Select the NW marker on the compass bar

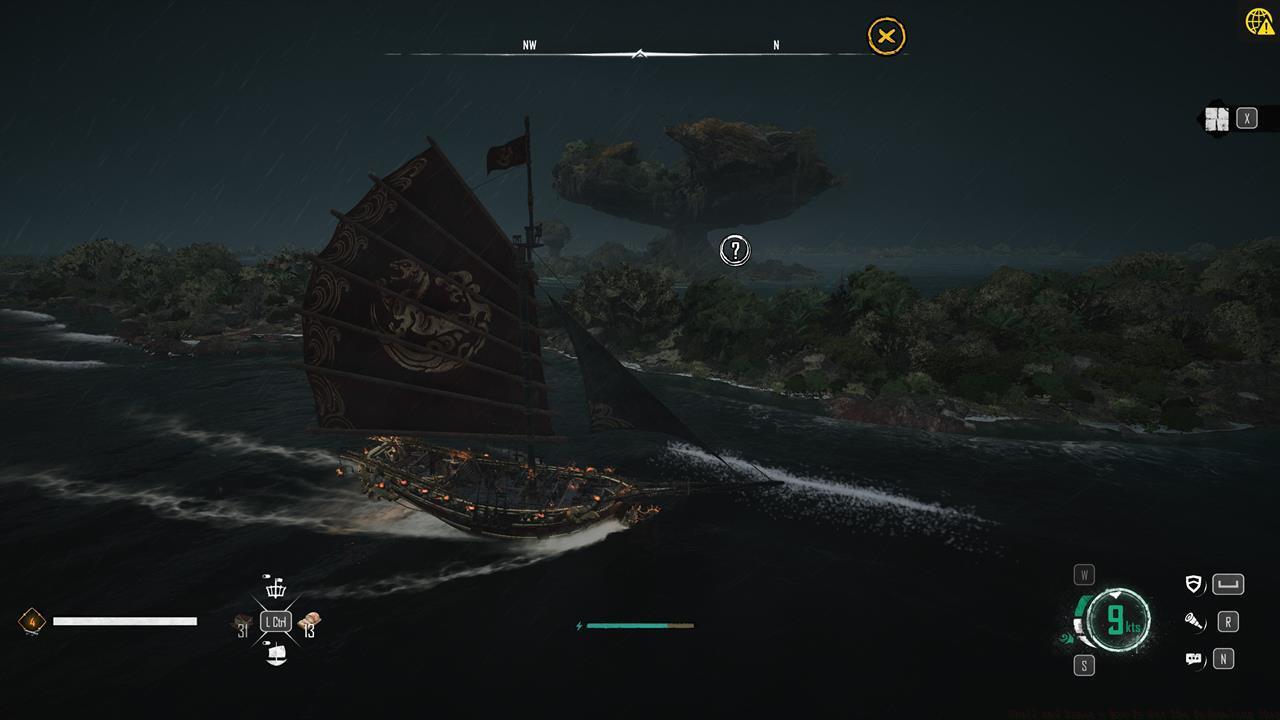click(531, 44)
